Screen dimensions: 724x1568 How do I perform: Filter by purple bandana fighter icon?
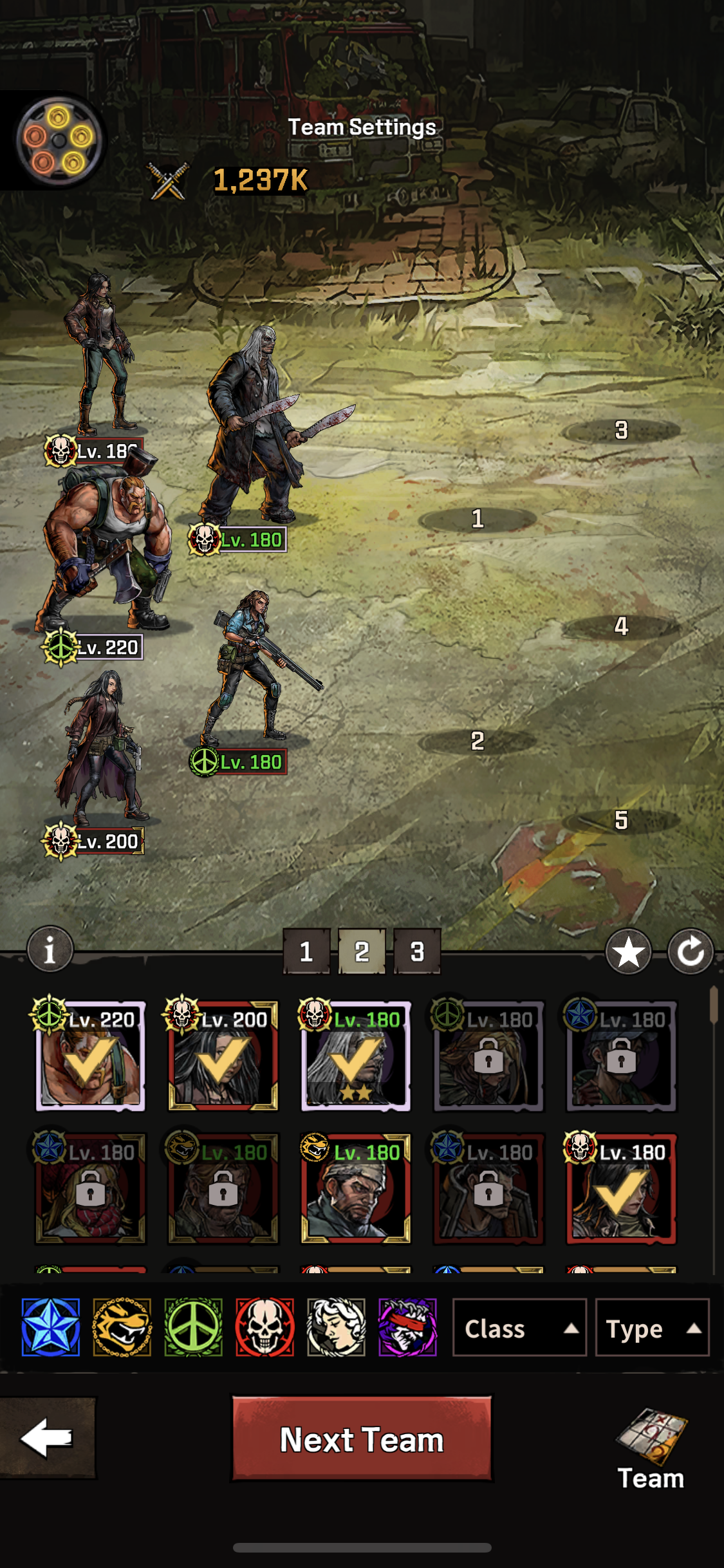pyautogui.click(x=407, y=1327)
